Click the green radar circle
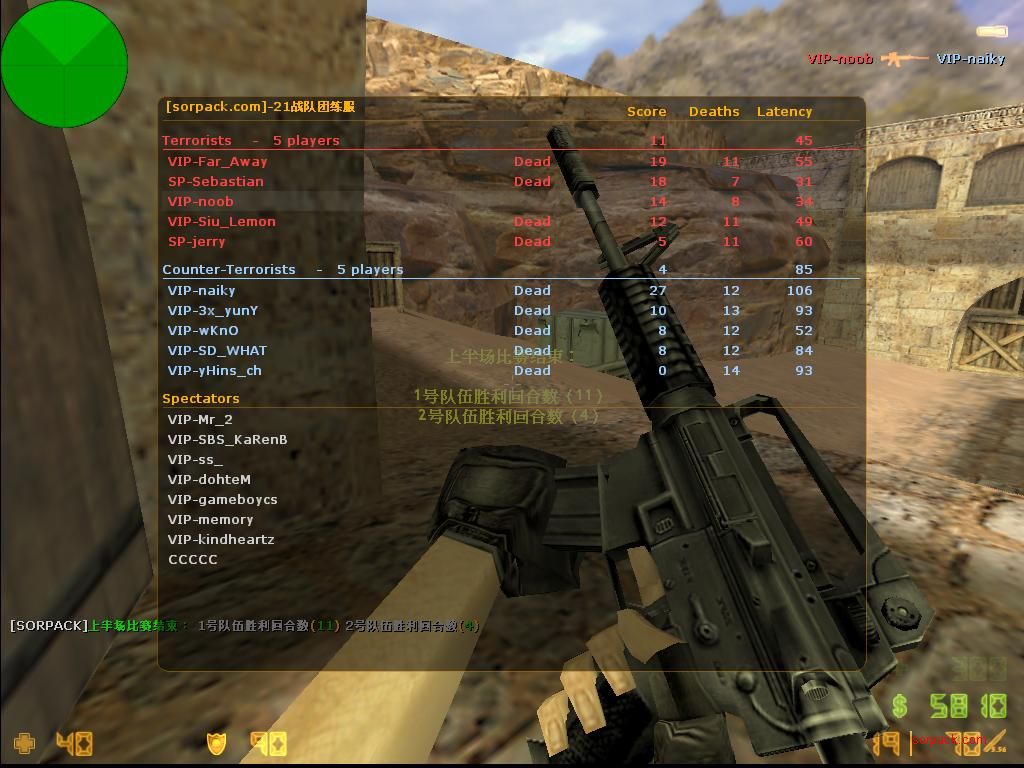1024x768 pixels. [64, 64]
